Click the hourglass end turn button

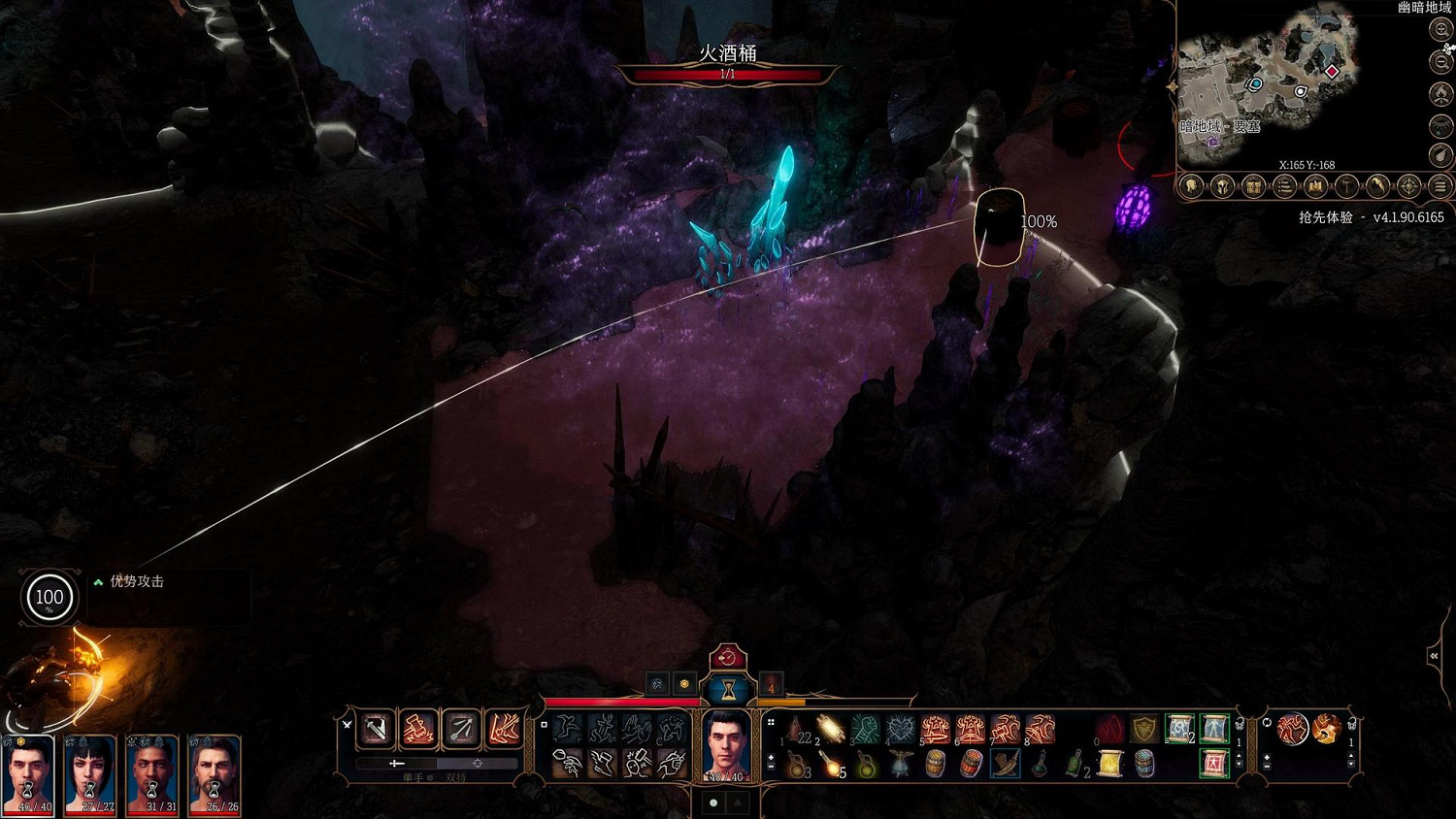(x=727, y=689)
